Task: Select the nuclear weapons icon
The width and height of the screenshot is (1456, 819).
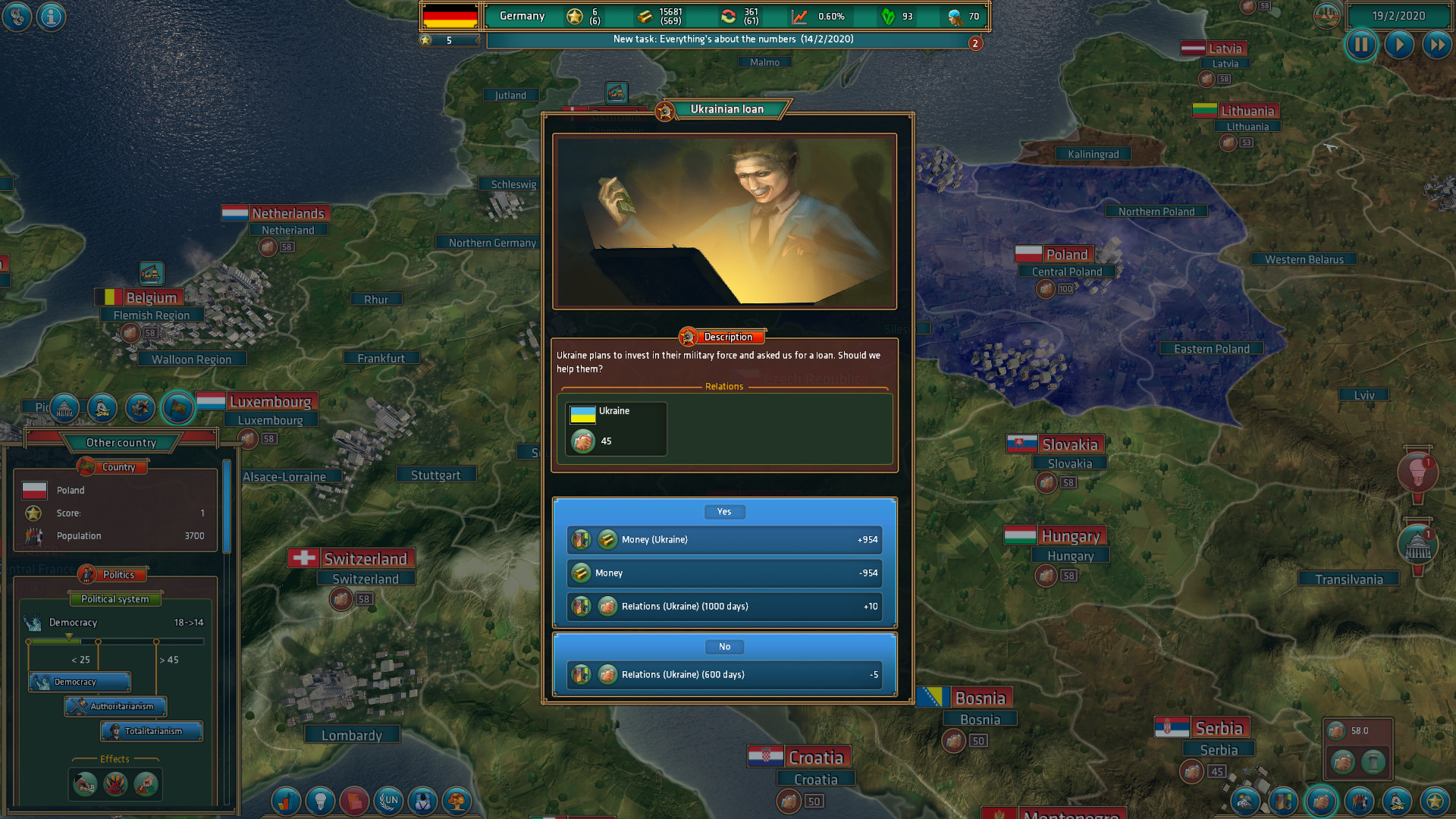Action: 457,800
